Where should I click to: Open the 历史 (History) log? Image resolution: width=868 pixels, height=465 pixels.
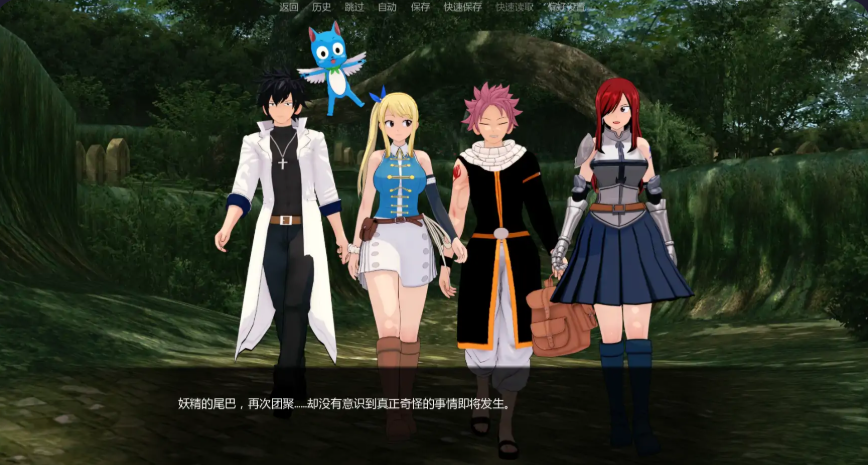pyautogui.click(x=321, y=7)
